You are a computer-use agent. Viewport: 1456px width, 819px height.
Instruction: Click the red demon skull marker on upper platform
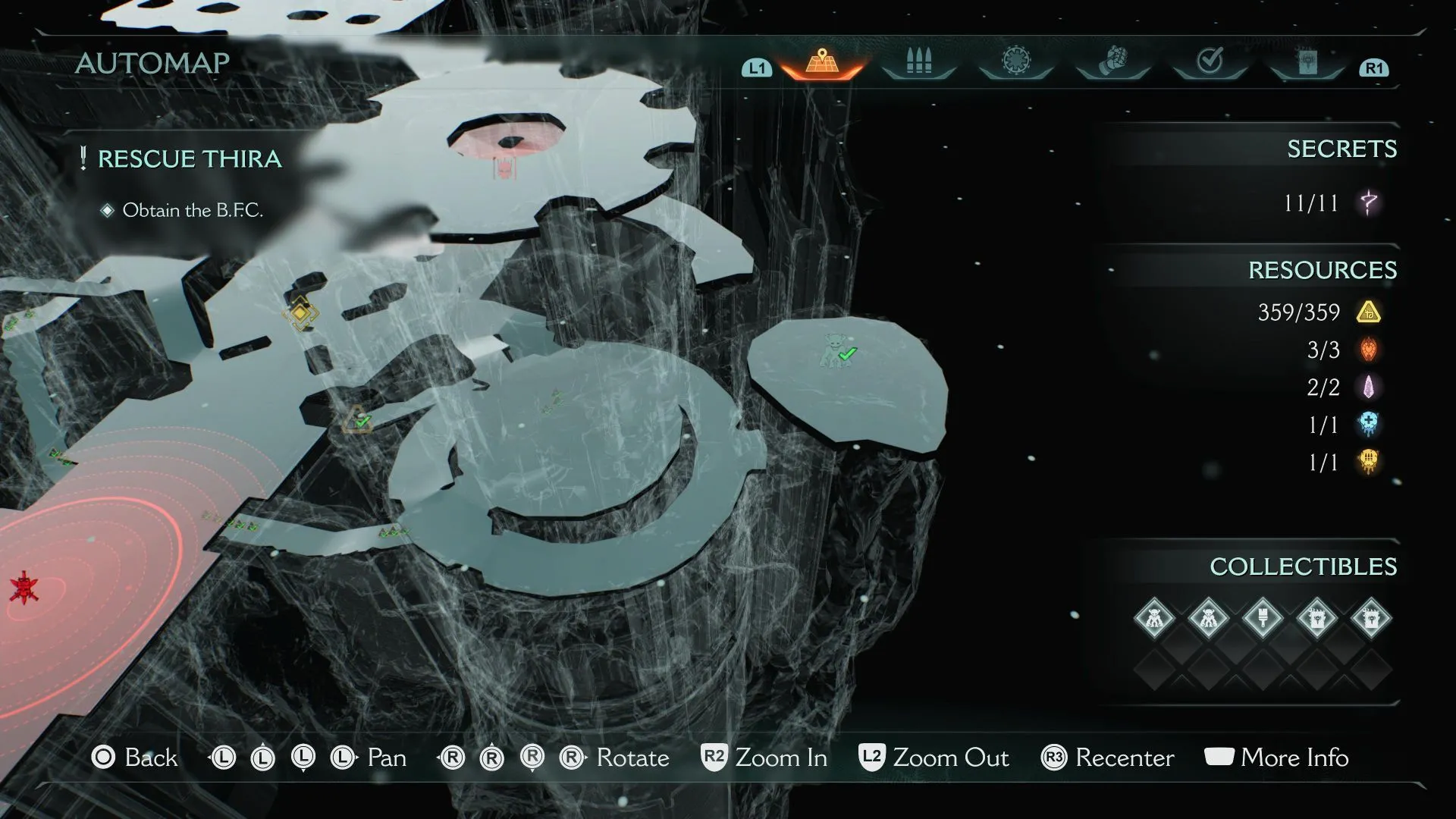click(x=504, y=168)
